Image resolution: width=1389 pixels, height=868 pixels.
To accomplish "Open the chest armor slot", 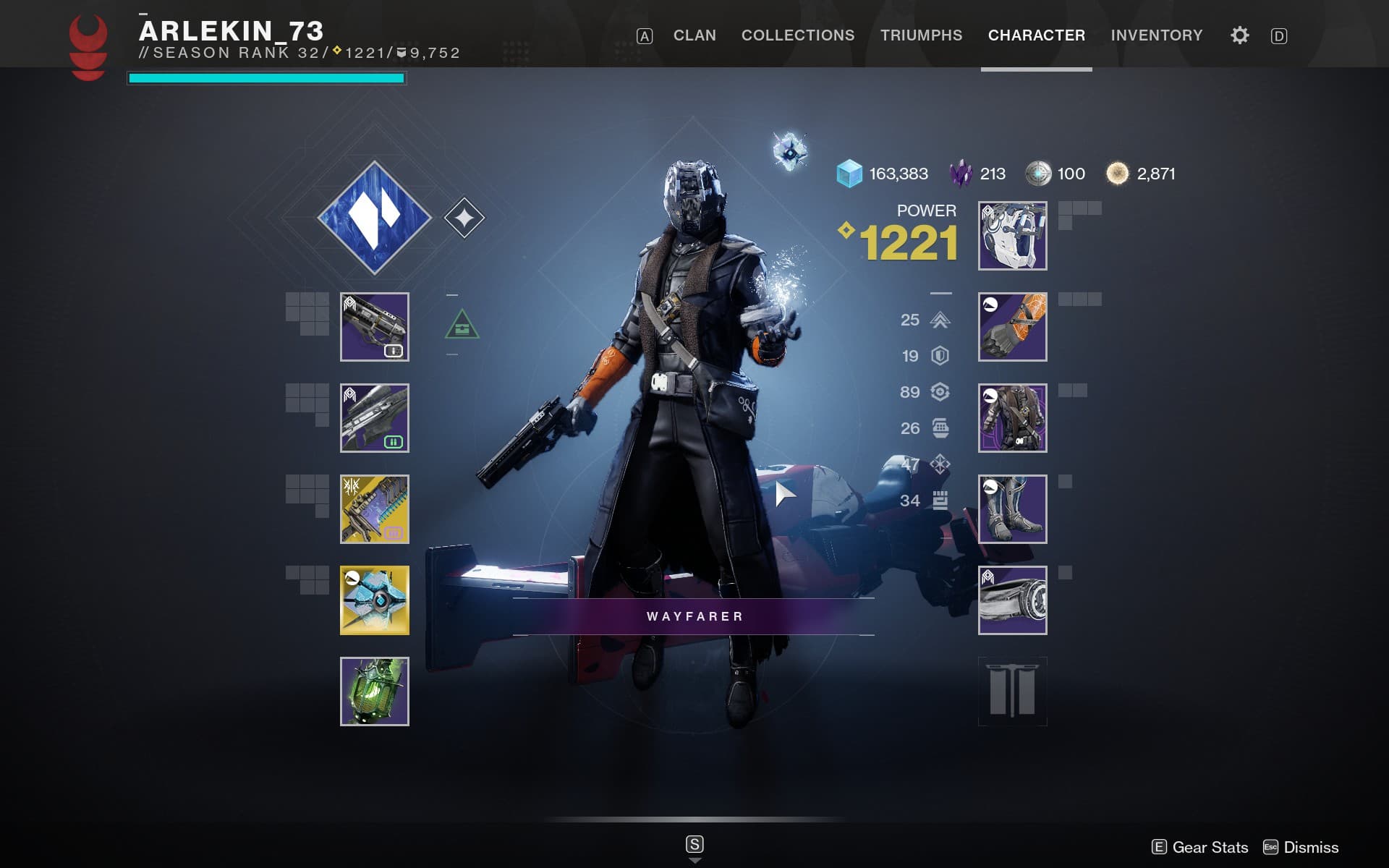I will (1012, 418).
